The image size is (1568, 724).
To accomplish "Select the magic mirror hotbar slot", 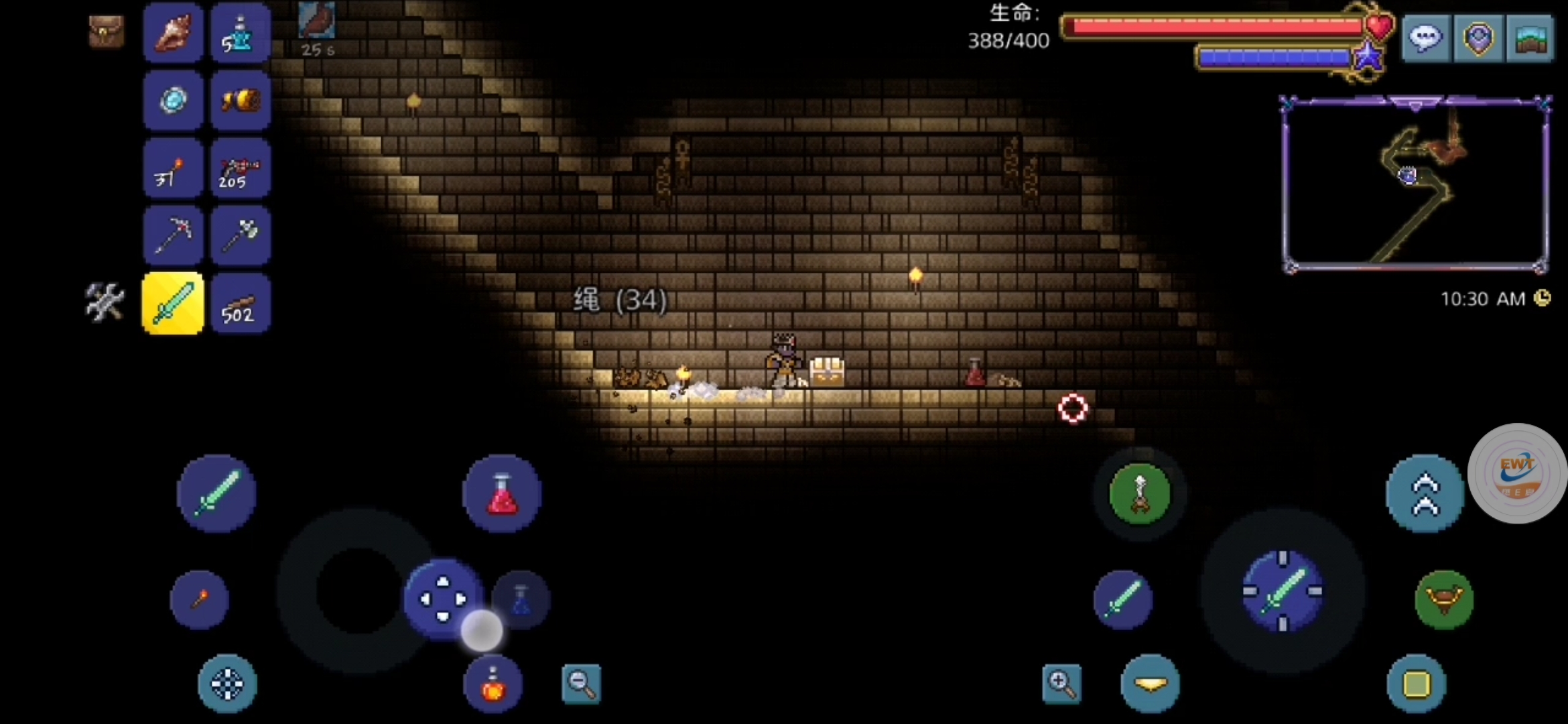I will click(x=174, y=101).
